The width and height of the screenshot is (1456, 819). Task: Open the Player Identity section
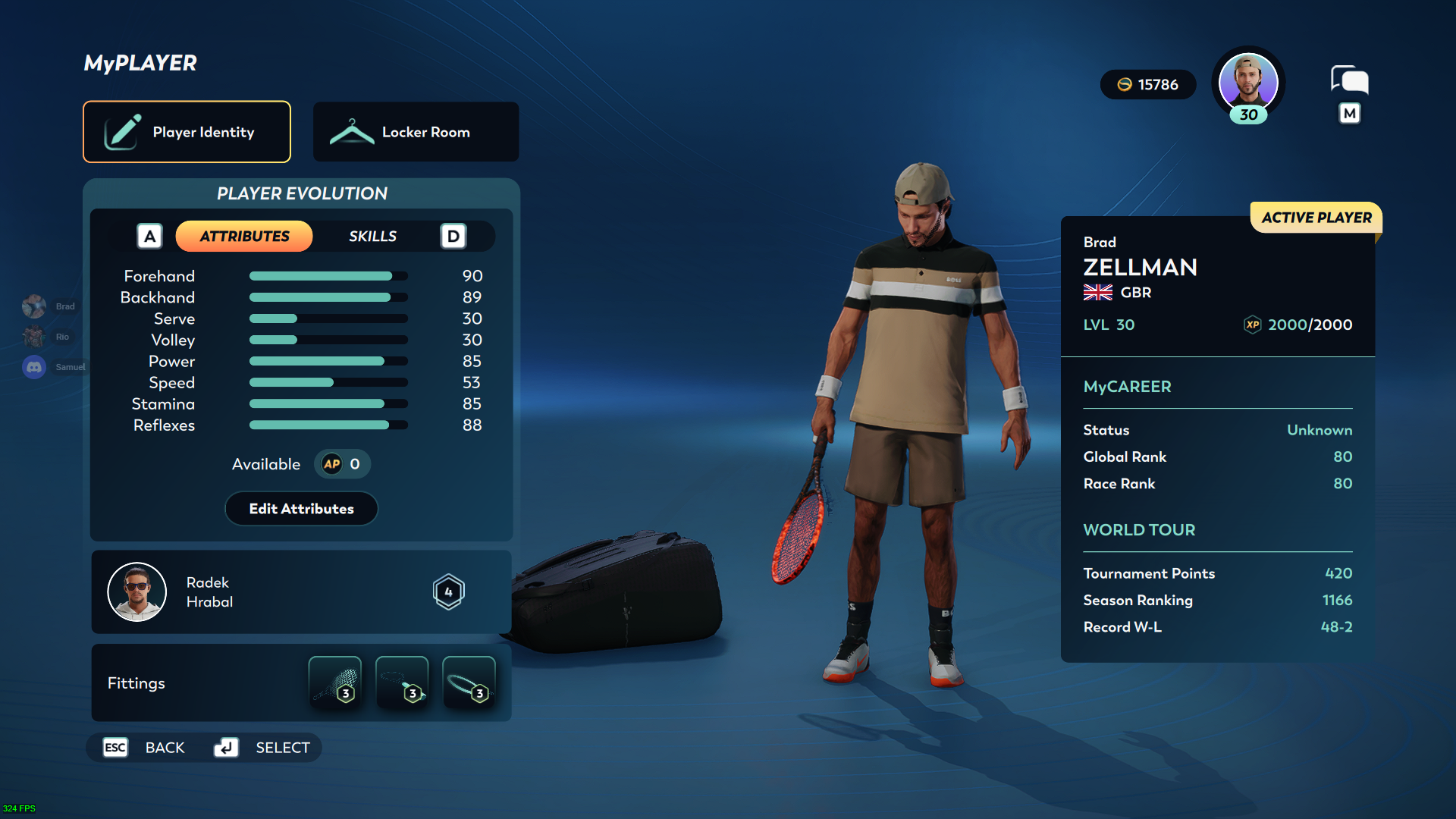(x=187, y=132)
